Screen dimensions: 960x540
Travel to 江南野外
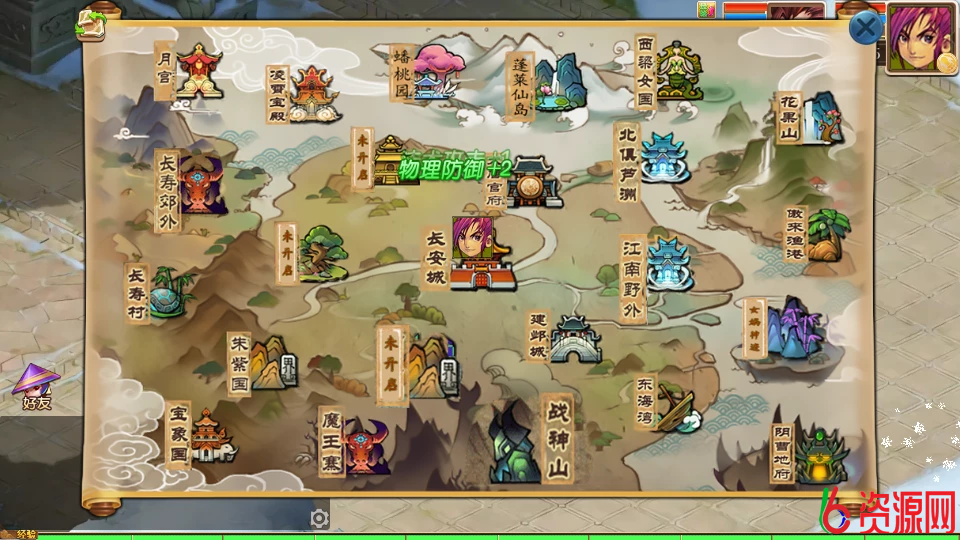[x=668, y=263]
